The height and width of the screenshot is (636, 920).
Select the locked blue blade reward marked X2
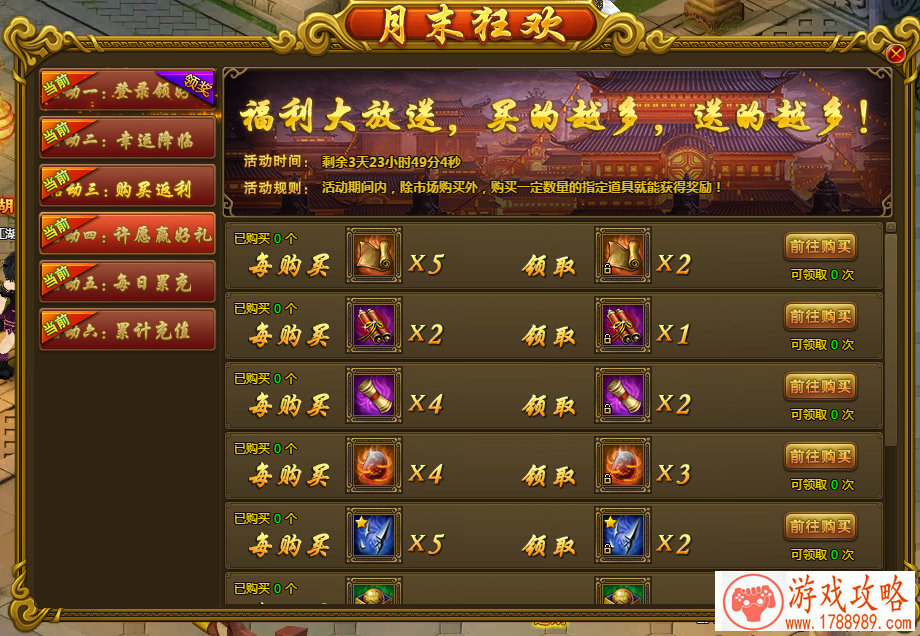[622, 535]
